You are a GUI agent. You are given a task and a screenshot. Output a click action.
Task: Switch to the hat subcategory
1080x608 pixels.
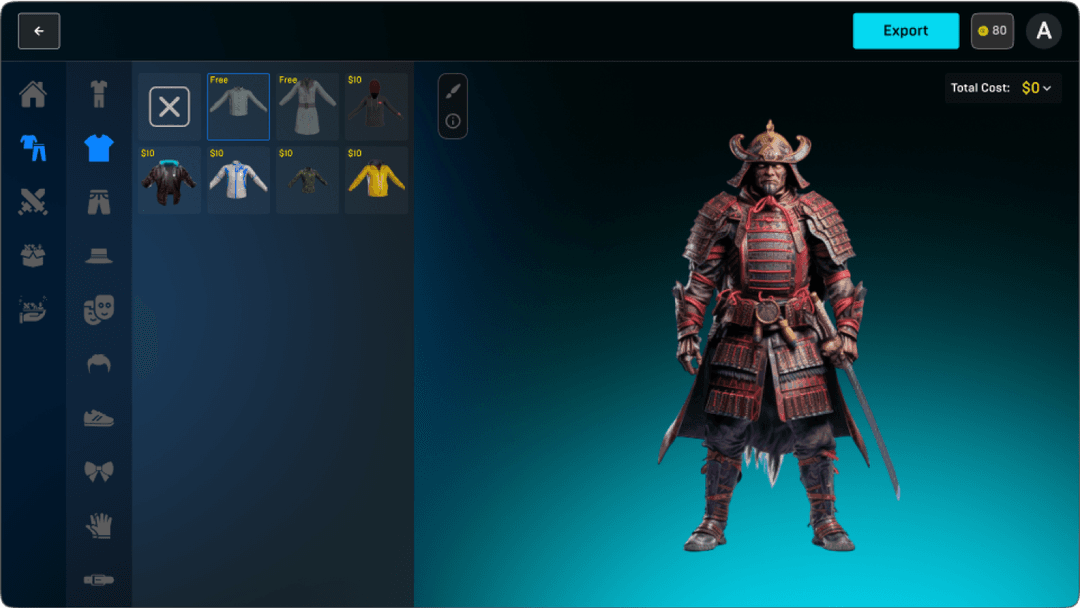pos(98,255)
